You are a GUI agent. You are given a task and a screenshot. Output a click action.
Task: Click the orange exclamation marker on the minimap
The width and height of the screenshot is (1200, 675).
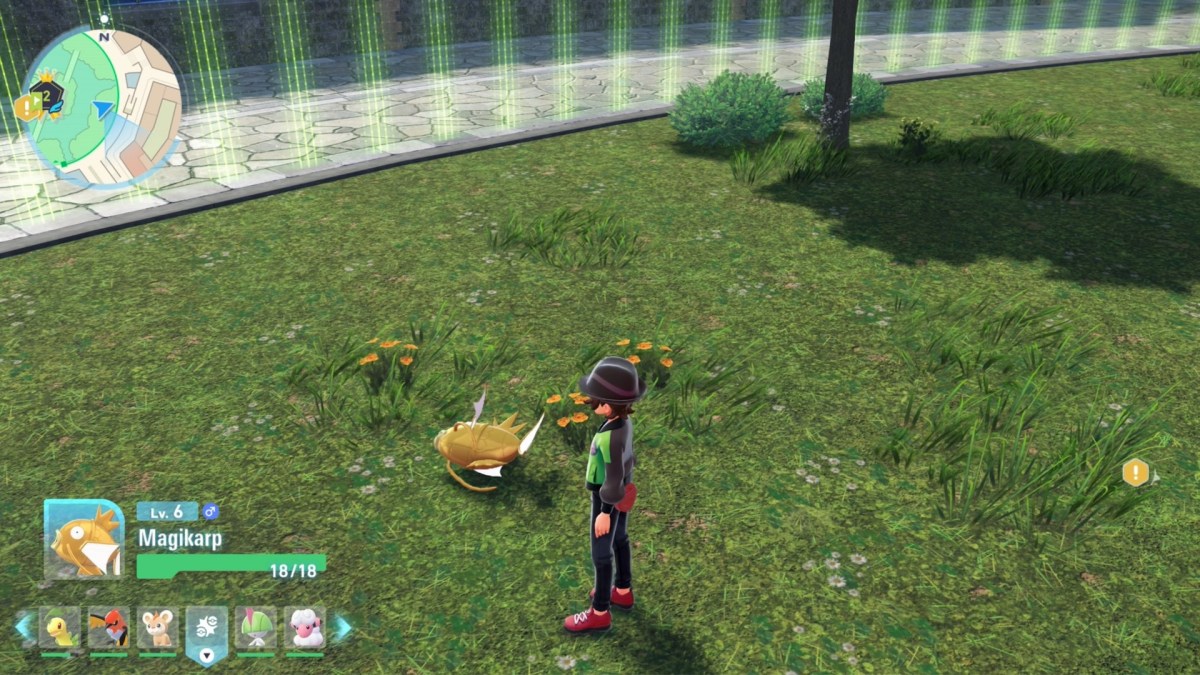pos(24,108)
